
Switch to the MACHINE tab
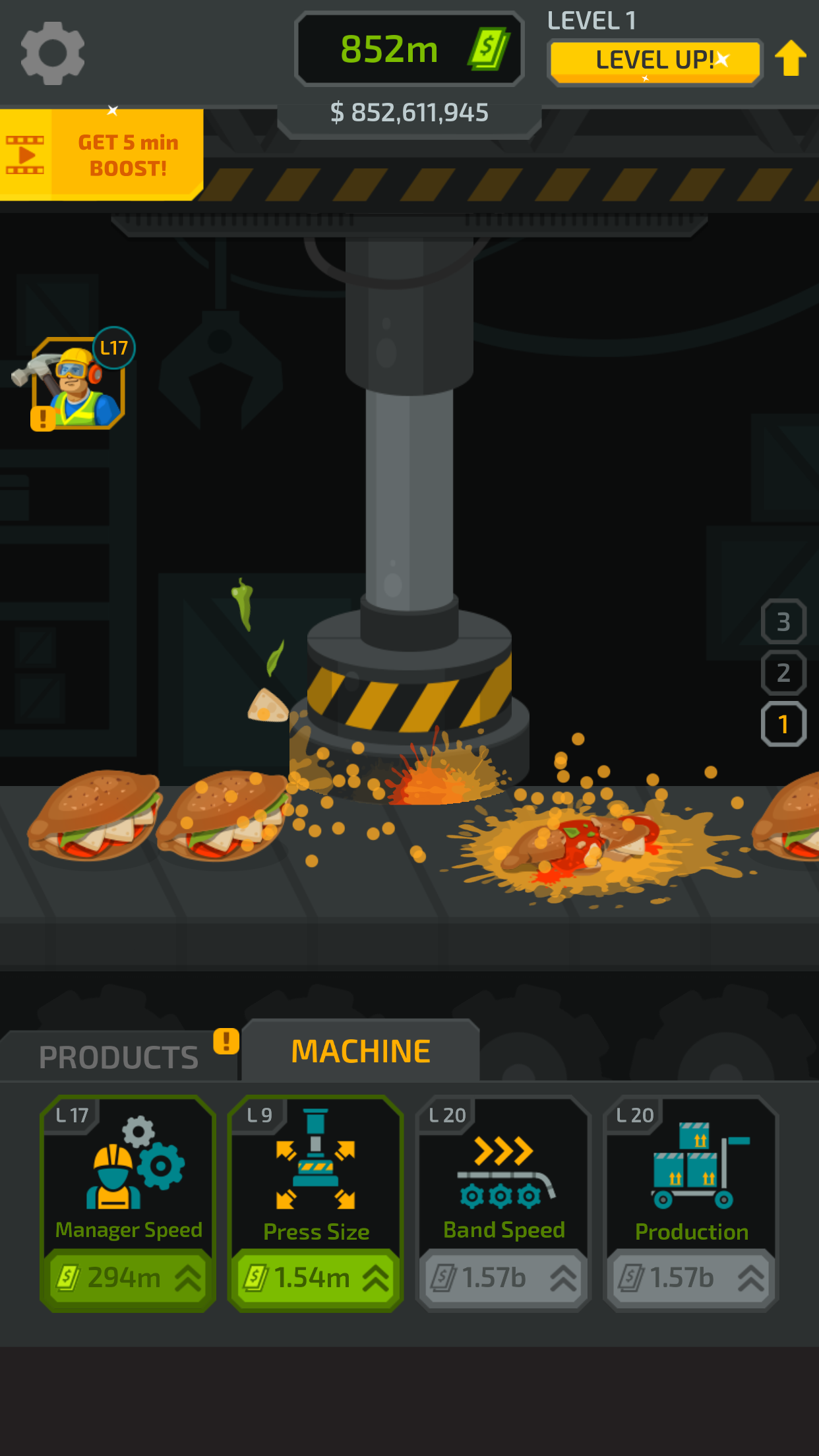(x=361, y=1051)
